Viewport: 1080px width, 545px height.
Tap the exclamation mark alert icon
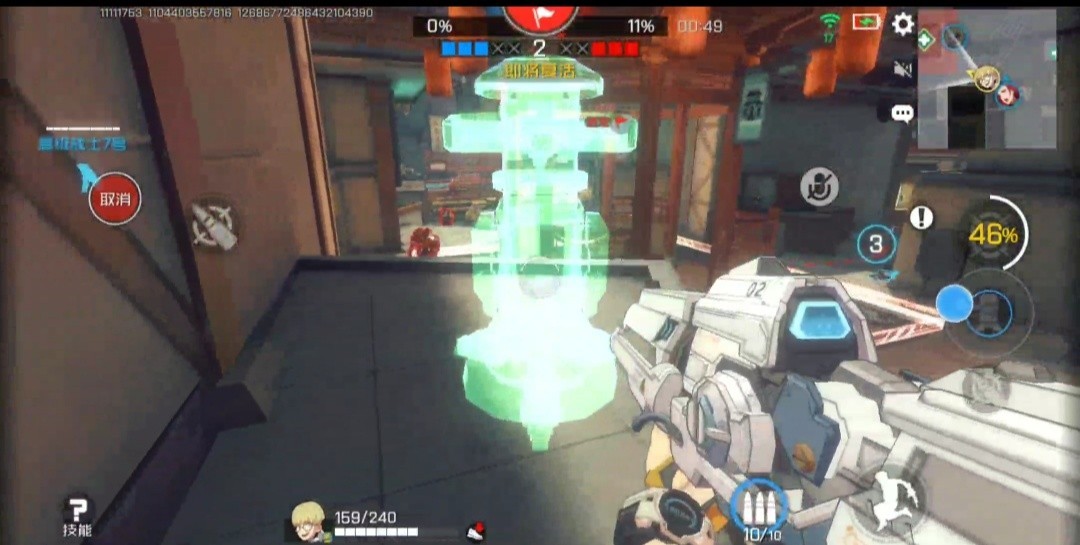921,217
